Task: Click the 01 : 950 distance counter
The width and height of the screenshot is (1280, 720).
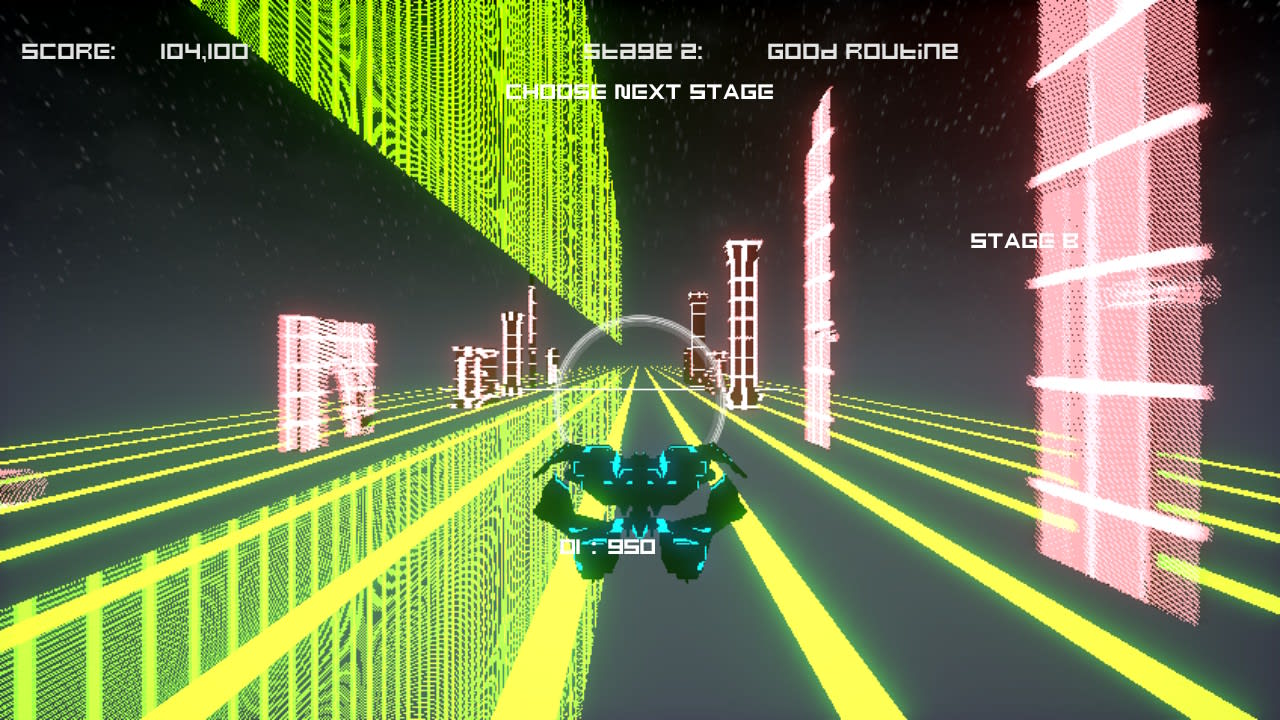Action: point(608,546)
